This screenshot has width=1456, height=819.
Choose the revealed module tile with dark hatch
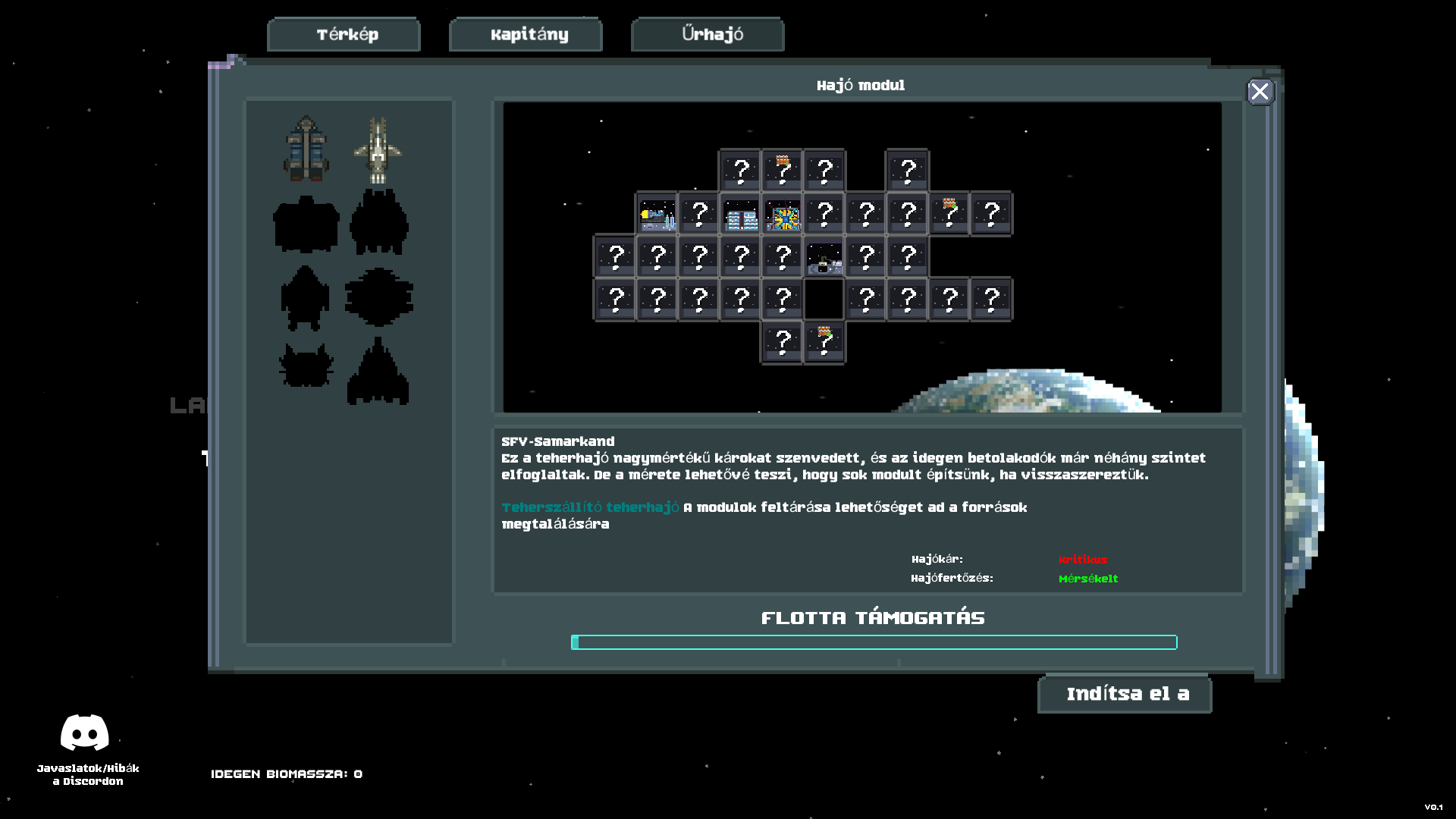pos(824,258)
